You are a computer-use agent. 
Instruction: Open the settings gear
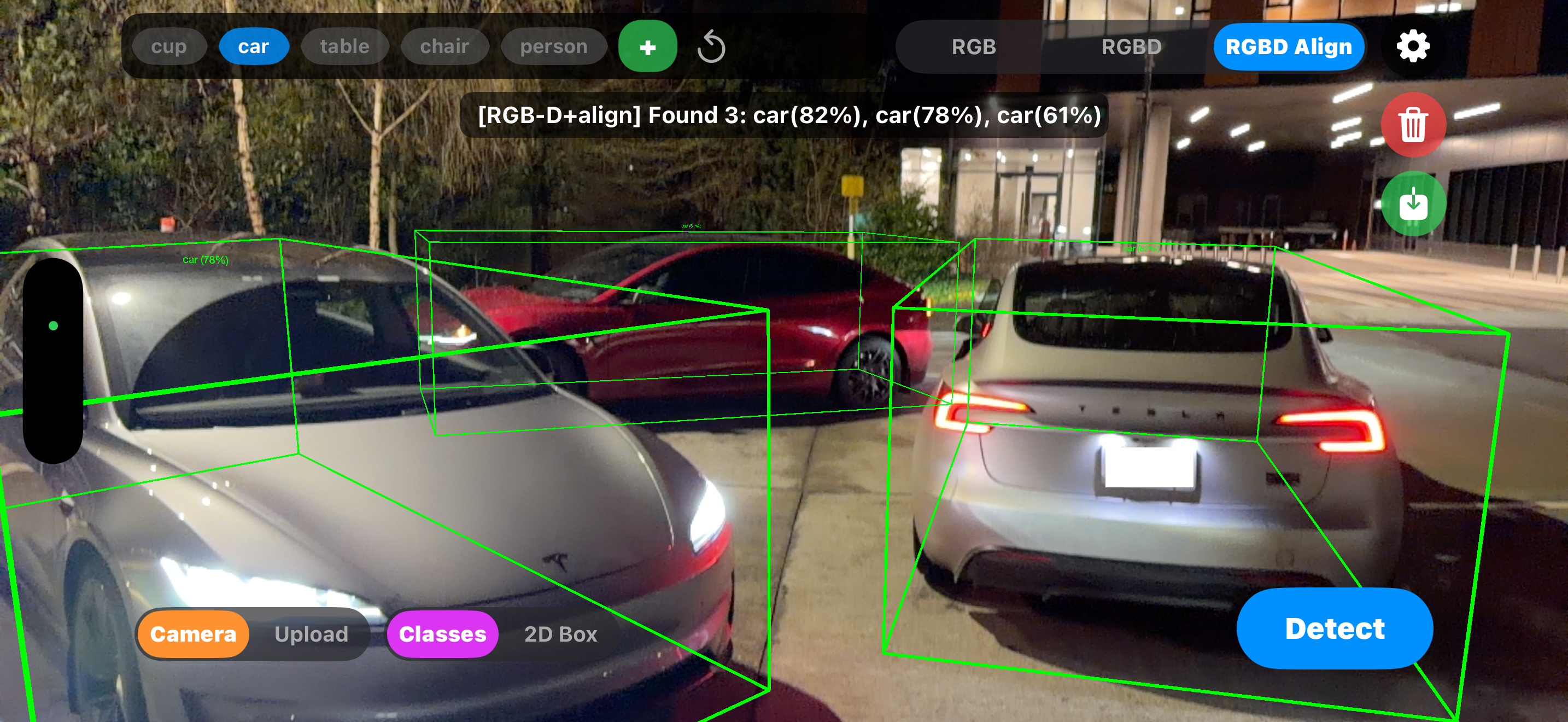tap(1413, 46)
